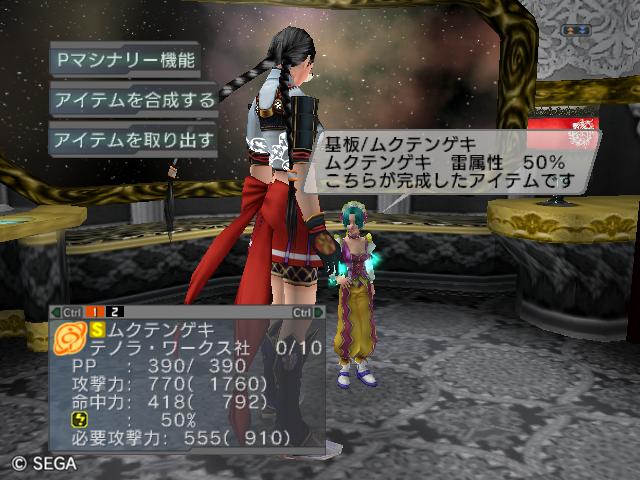
Task: Click the ムクテンゲキ weapon icon
Action: tap(70, 338)
